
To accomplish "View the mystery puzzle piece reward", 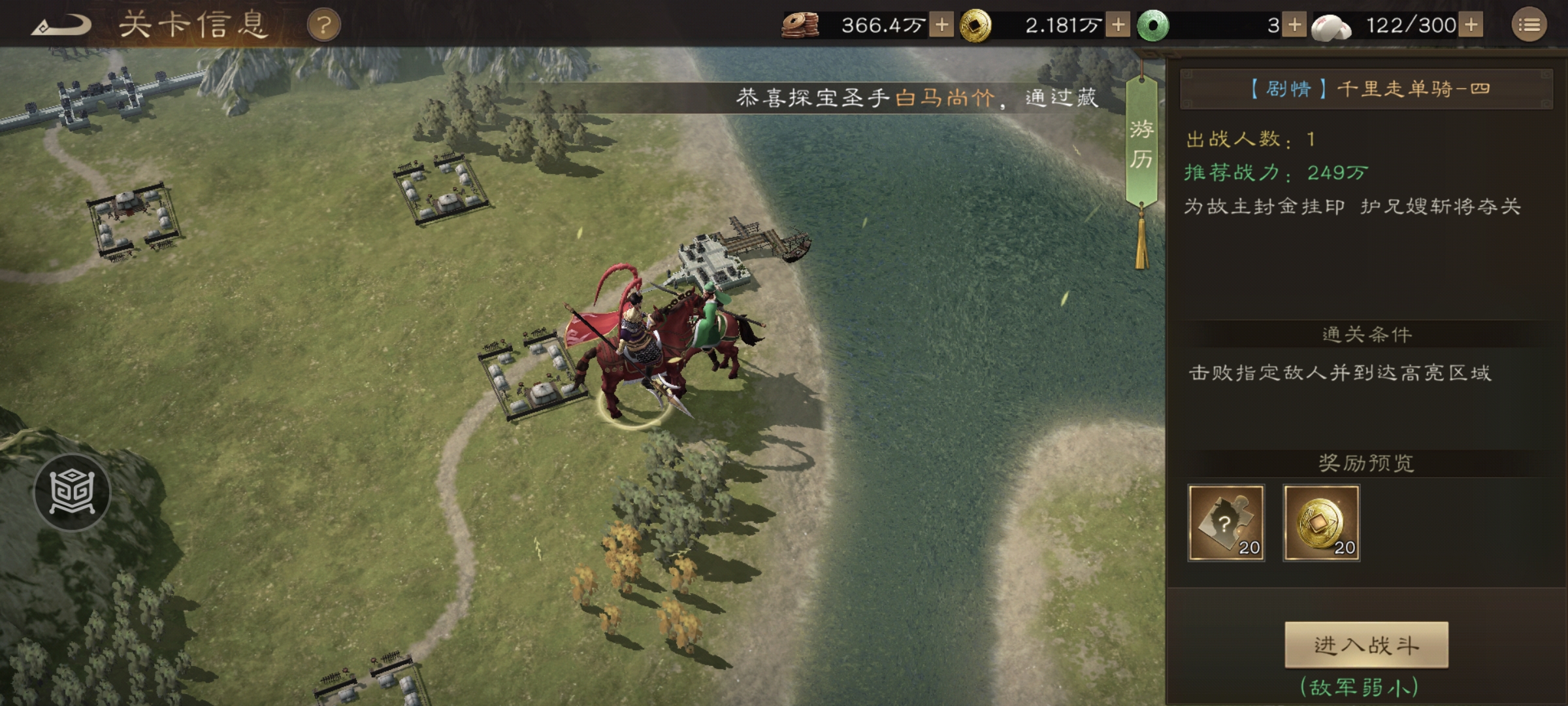I will pyautogui.click(x=1226, y=522).
